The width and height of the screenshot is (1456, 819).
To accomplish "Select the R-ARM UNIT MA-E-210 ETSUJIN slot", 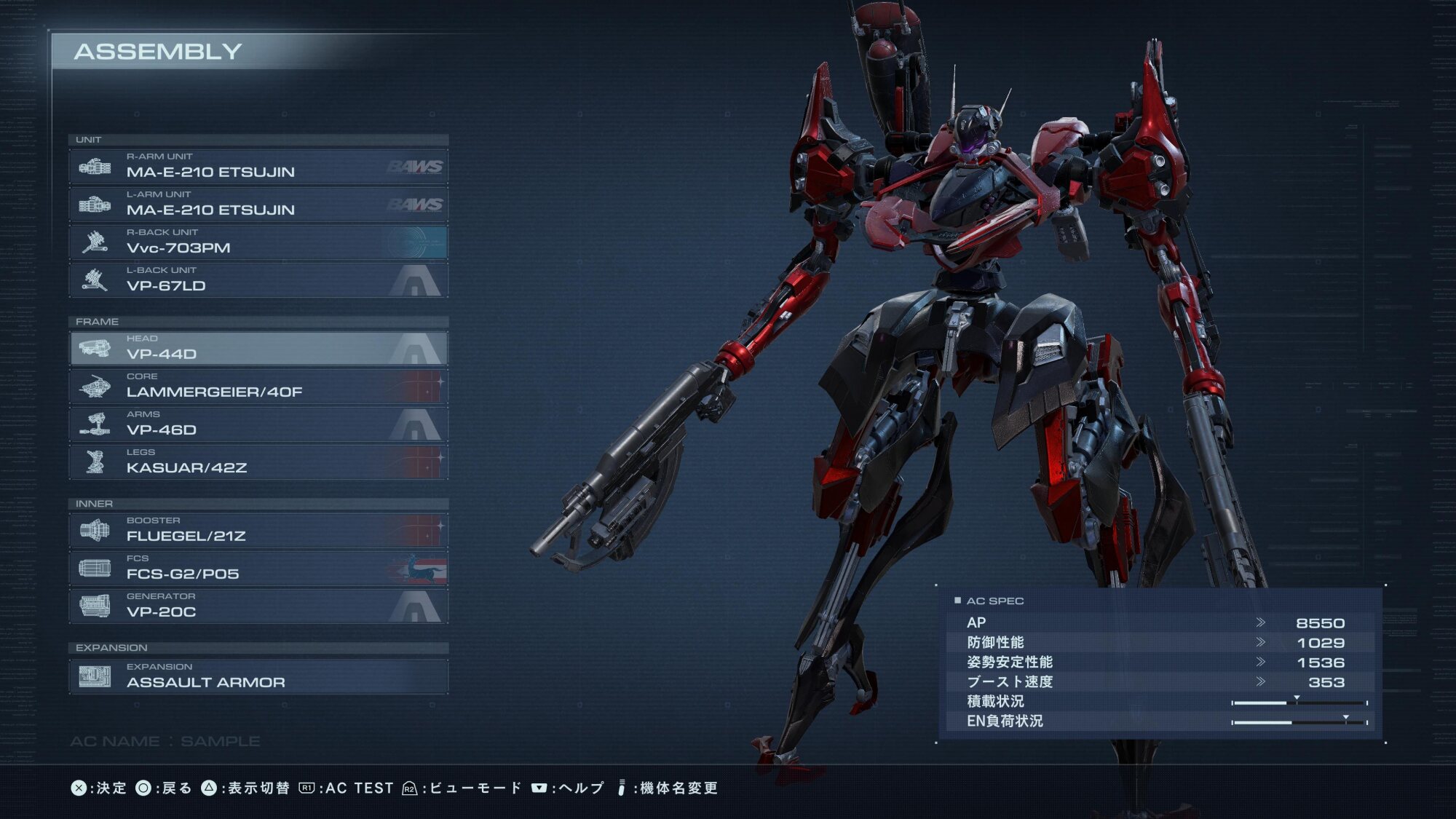I will coord(258,166).
